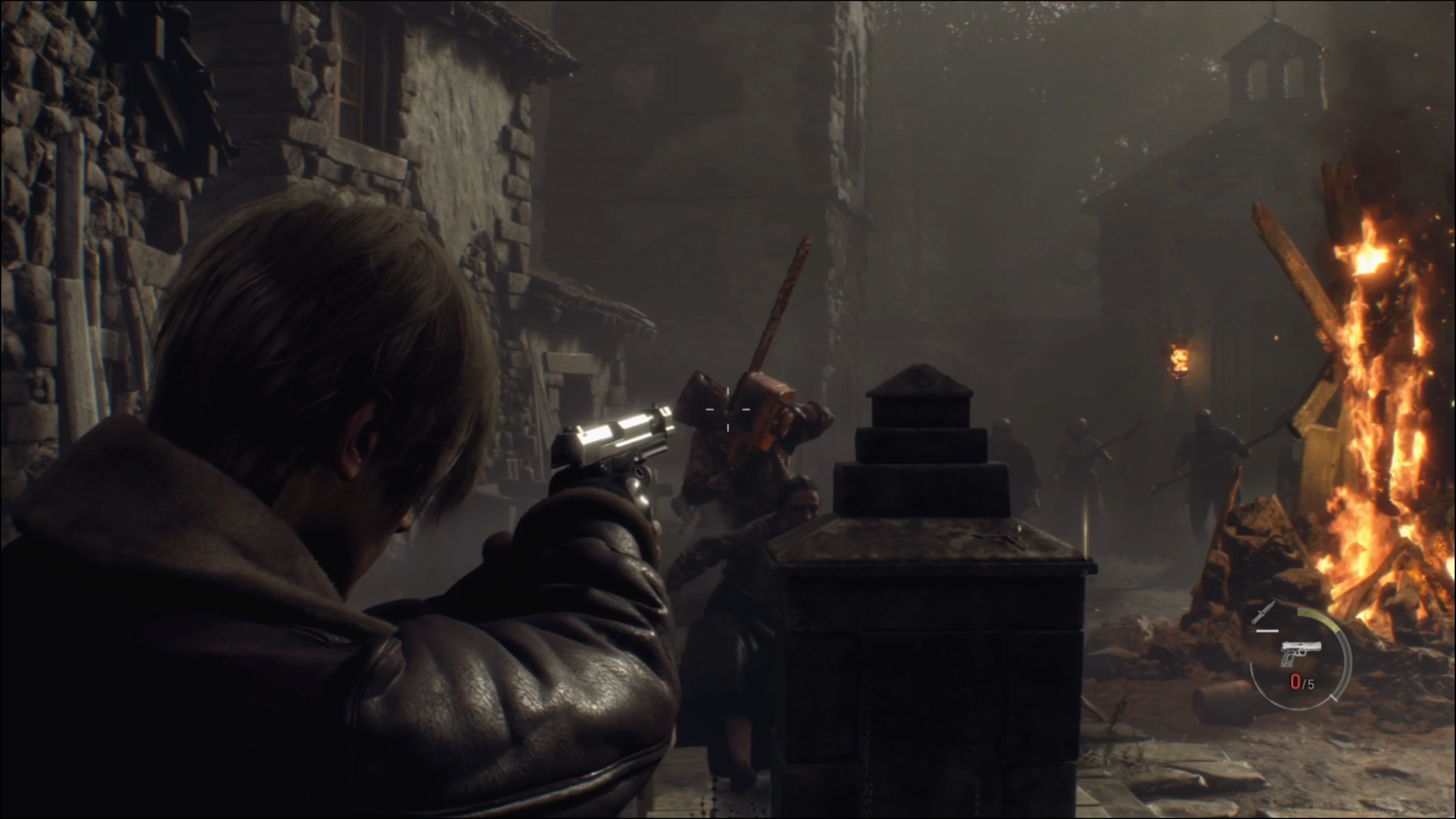Image resolution: width=1456 pixels, height=819 pixels.
Task: Click the combat knife icon
Action: coord(1263,613)
